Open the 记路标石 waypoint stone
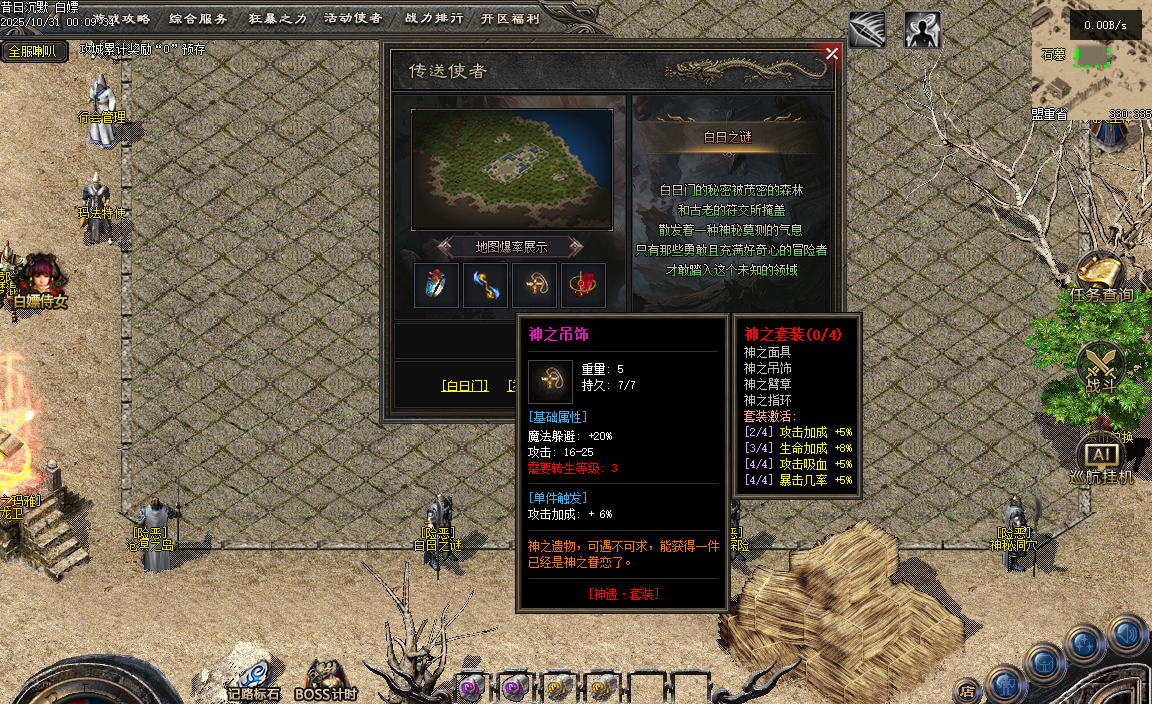The width and height of the screenshot is (1152, 704). point(254,675)
